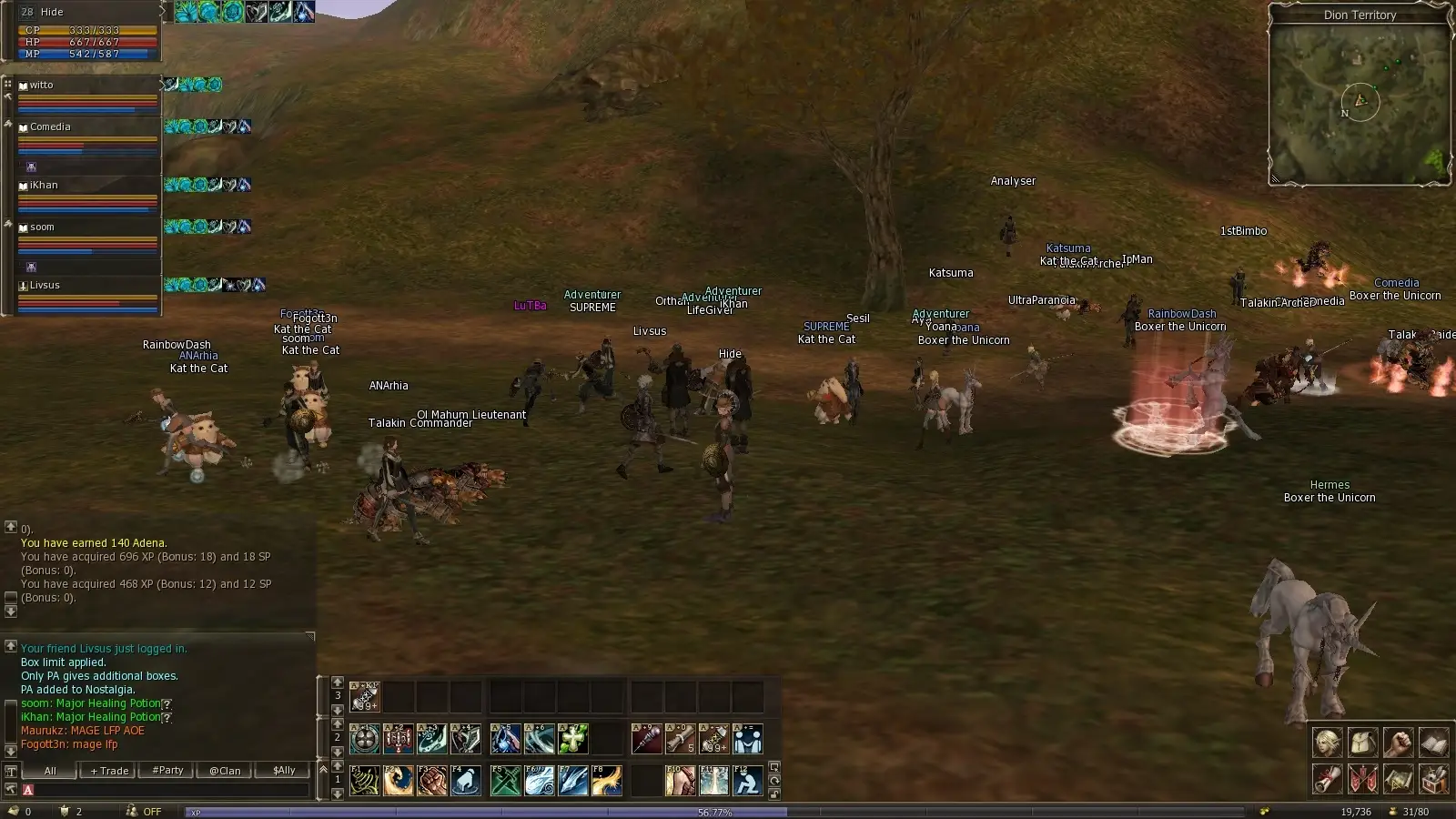Switch to the @Clan chat tab

click(x=225, y=771)
